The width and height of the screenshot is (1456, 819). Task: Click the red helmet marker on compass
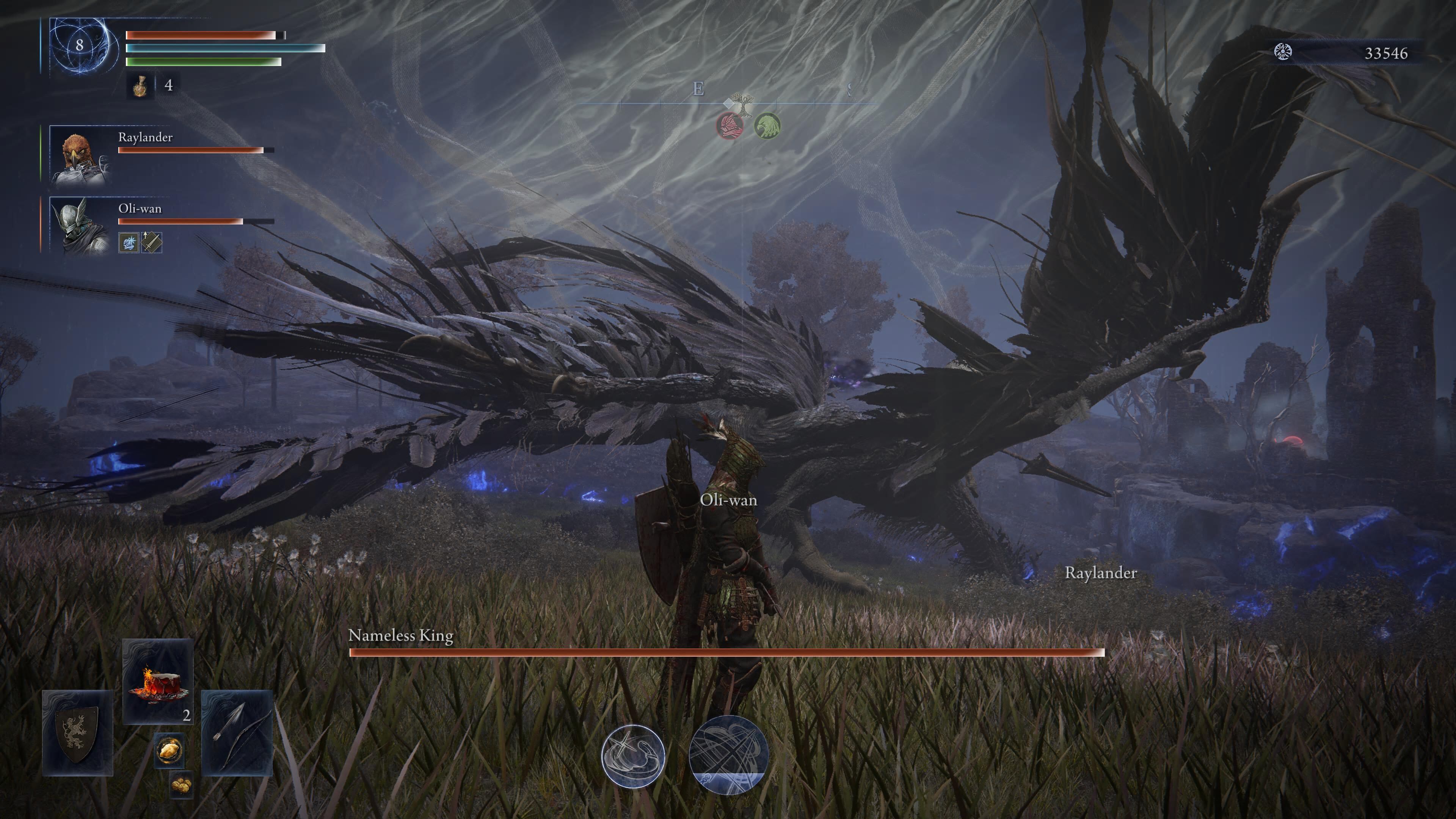point(729,126)
